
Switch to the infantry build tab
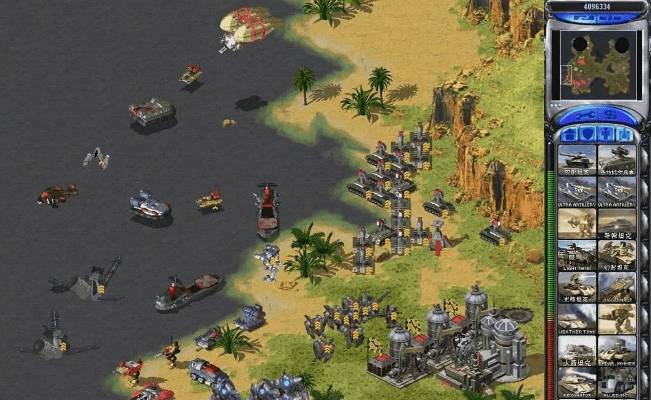(x=604, y=134)
